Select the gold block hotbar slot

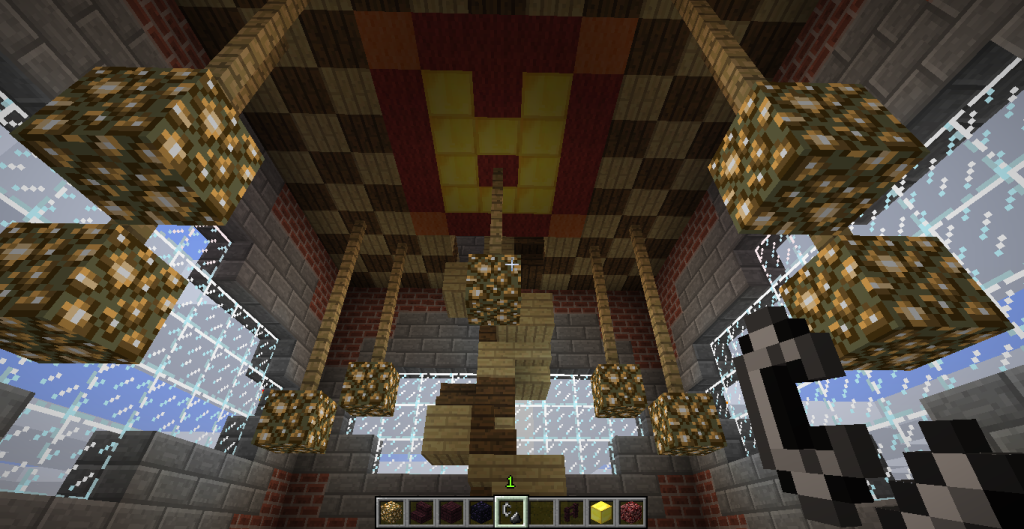(x=601, y=512)
